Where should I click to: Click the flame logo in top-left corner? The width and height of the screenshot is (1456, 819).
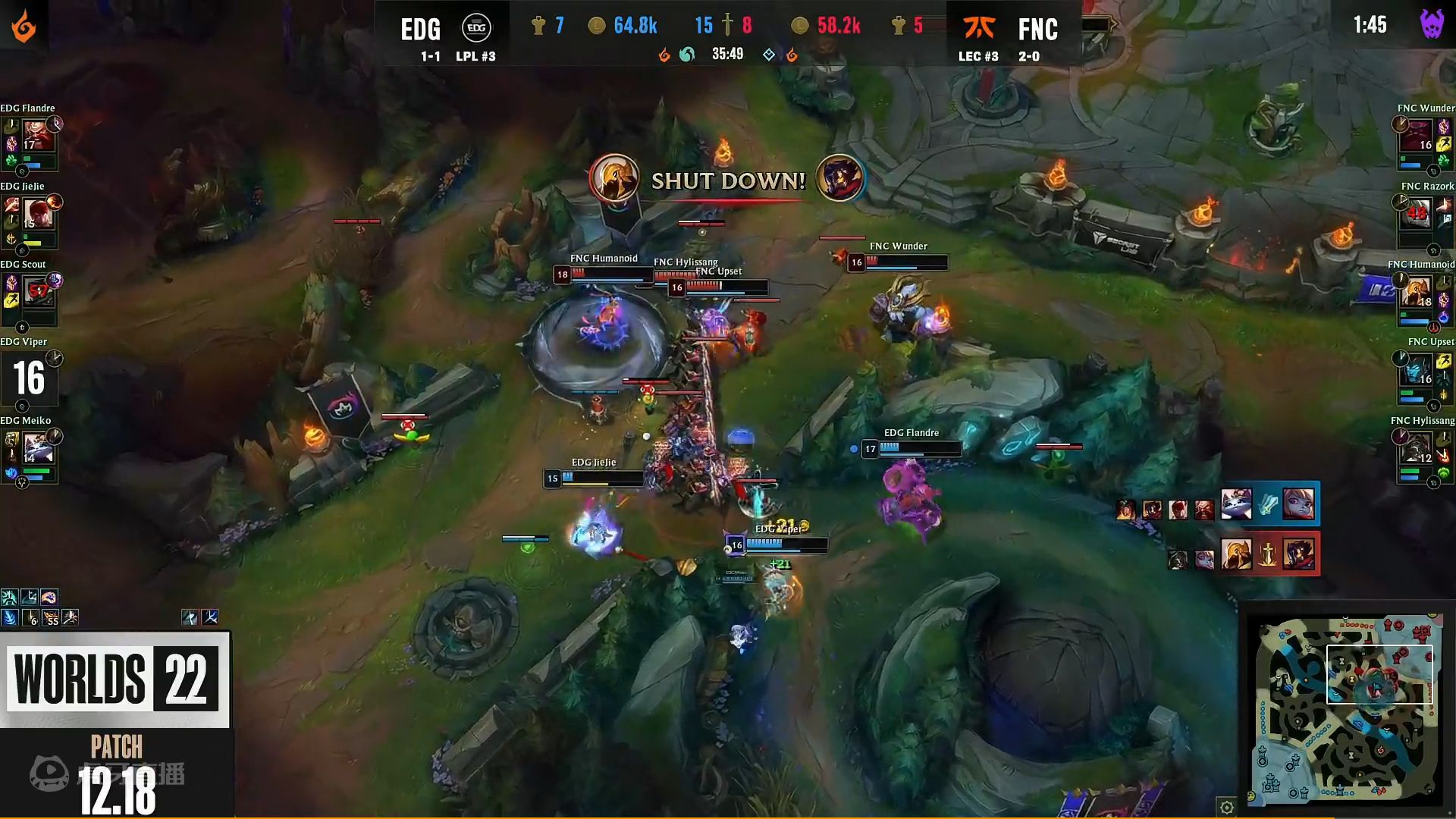(x=24, y=27)
